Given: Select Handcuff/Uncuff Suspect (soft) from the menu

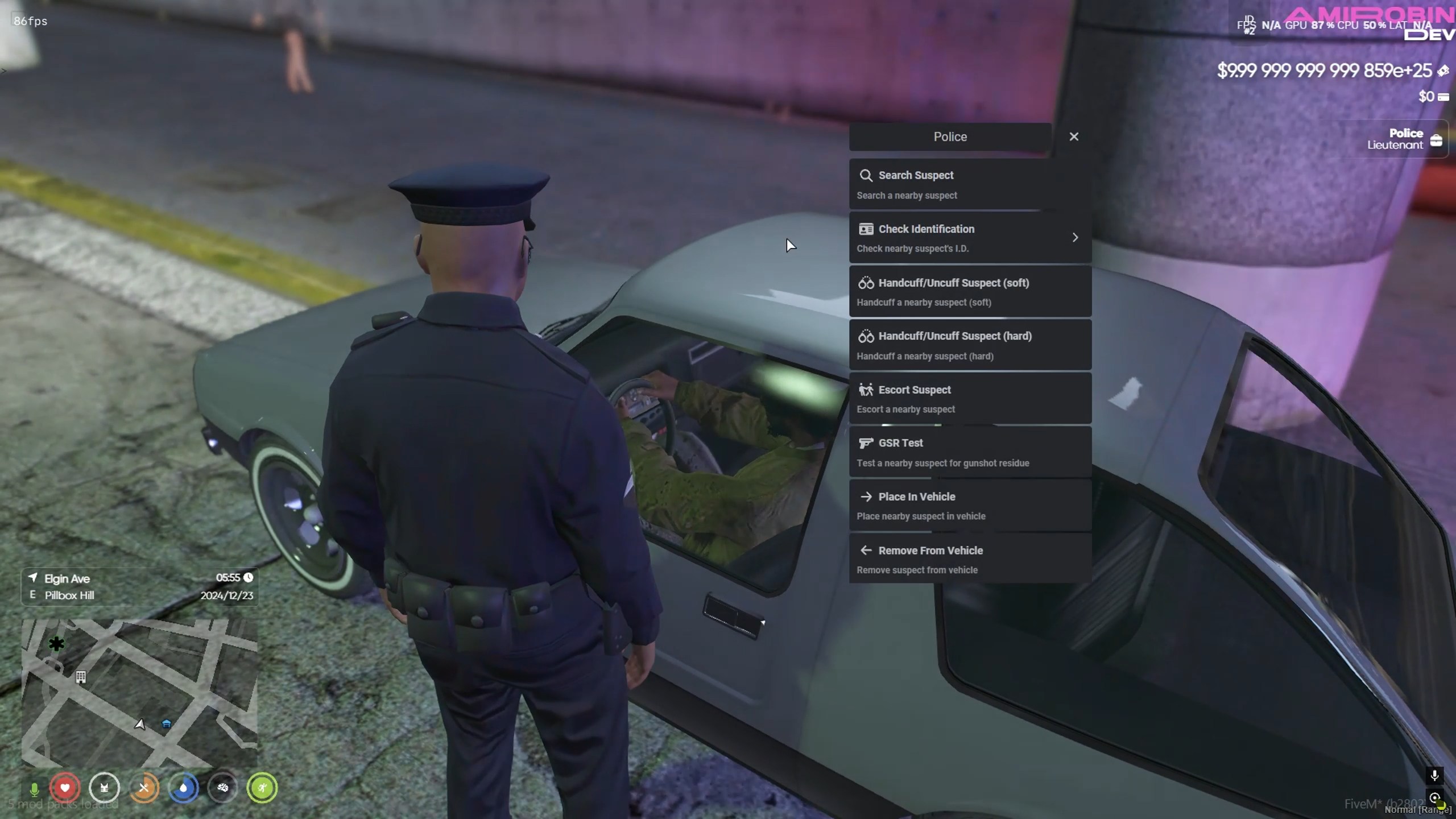Looking at the screenshot, I should pyautogui.click(x=967, y=291).
